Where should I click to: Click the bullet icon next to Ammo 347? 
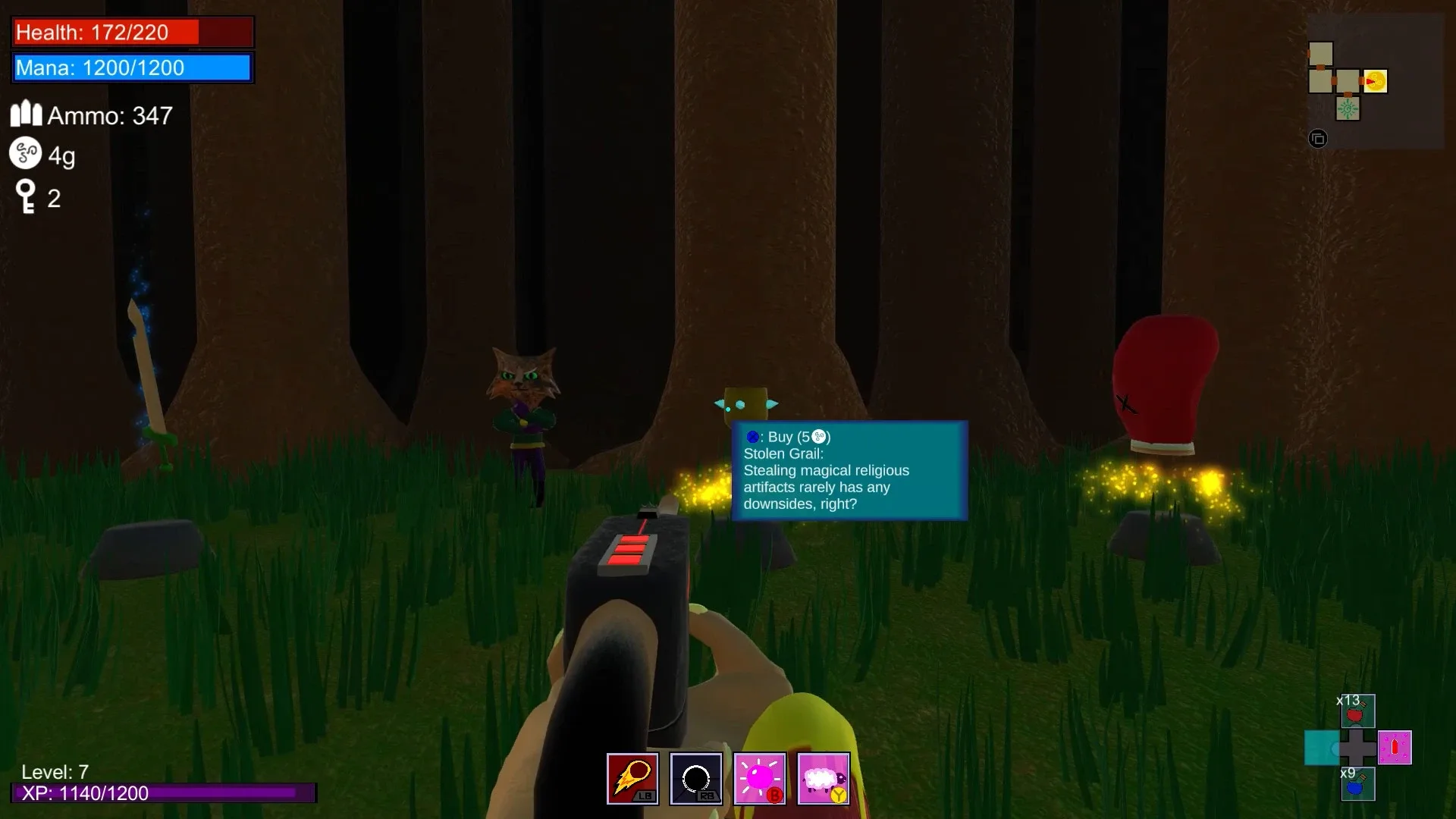[25, 112]
